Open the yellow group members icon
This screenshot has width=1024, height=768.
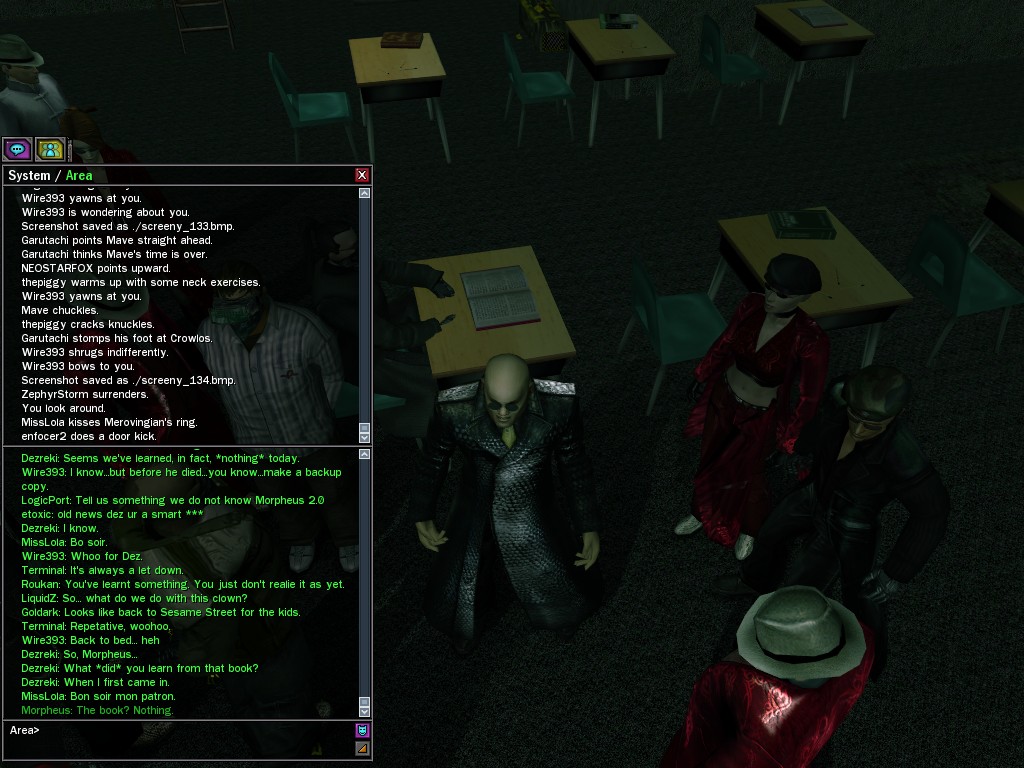50,150
